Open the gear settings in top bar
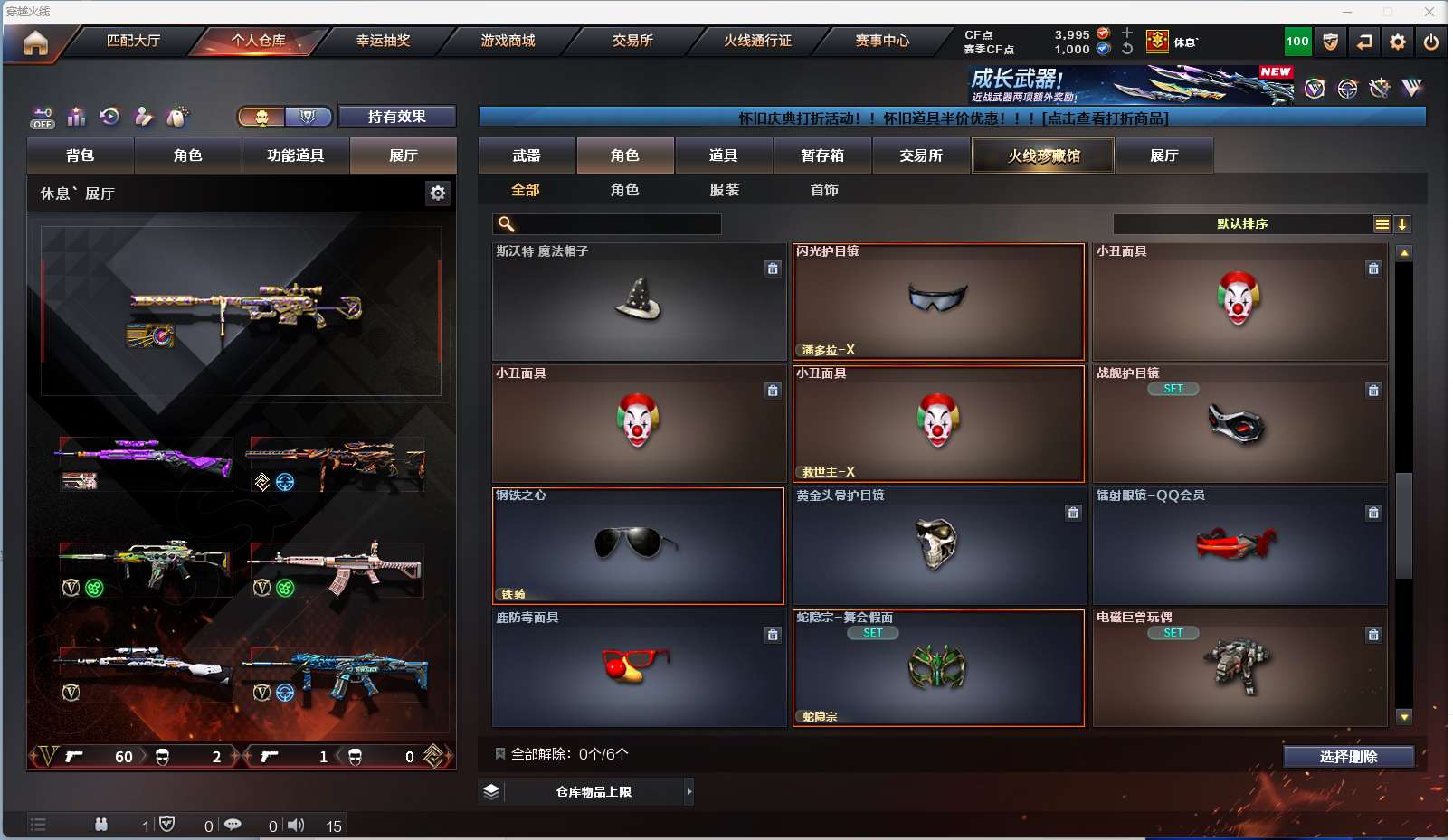This screenshot has width=1453, height=840. 1398,42
